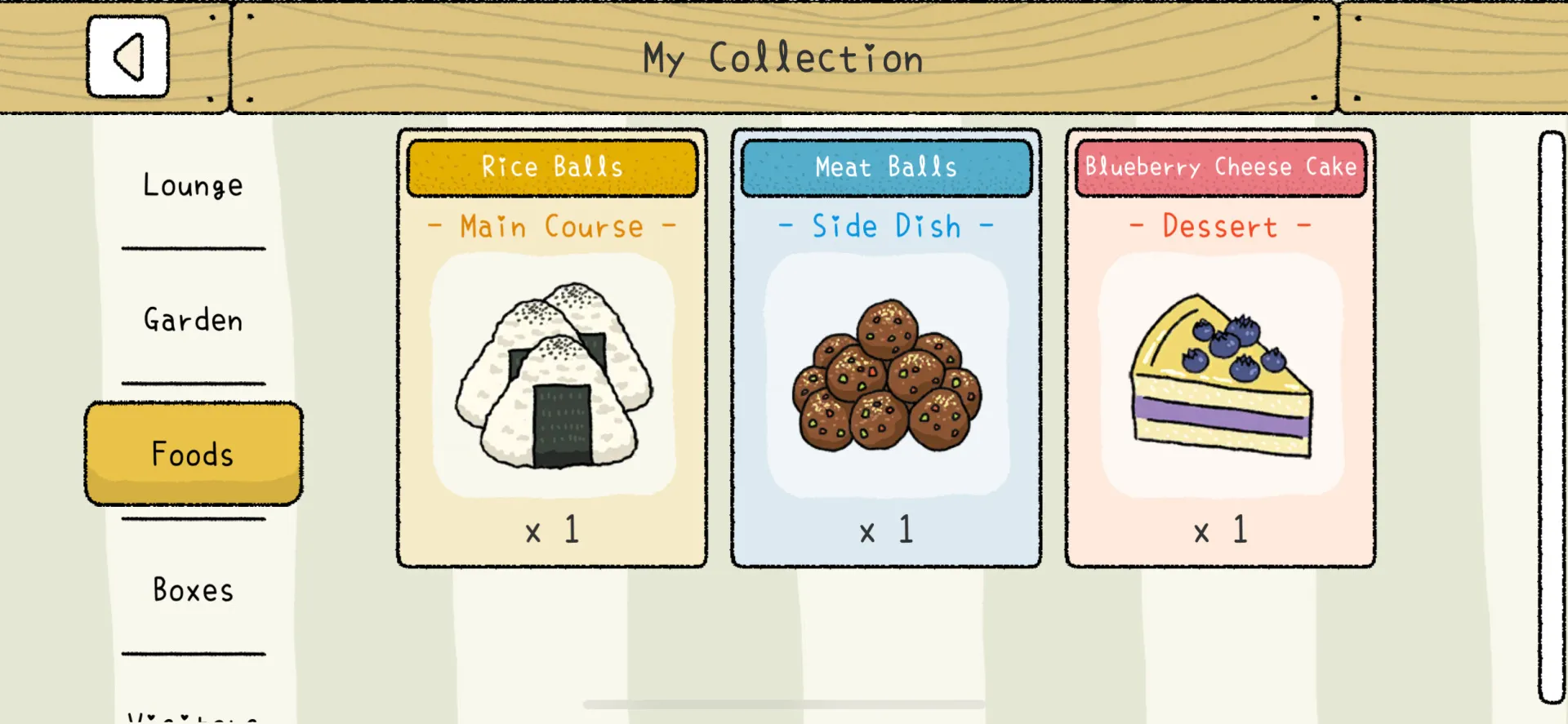Click the Rice Balls title banner
The height and width of the screenshot is (724, 1568).
(552, 167)
